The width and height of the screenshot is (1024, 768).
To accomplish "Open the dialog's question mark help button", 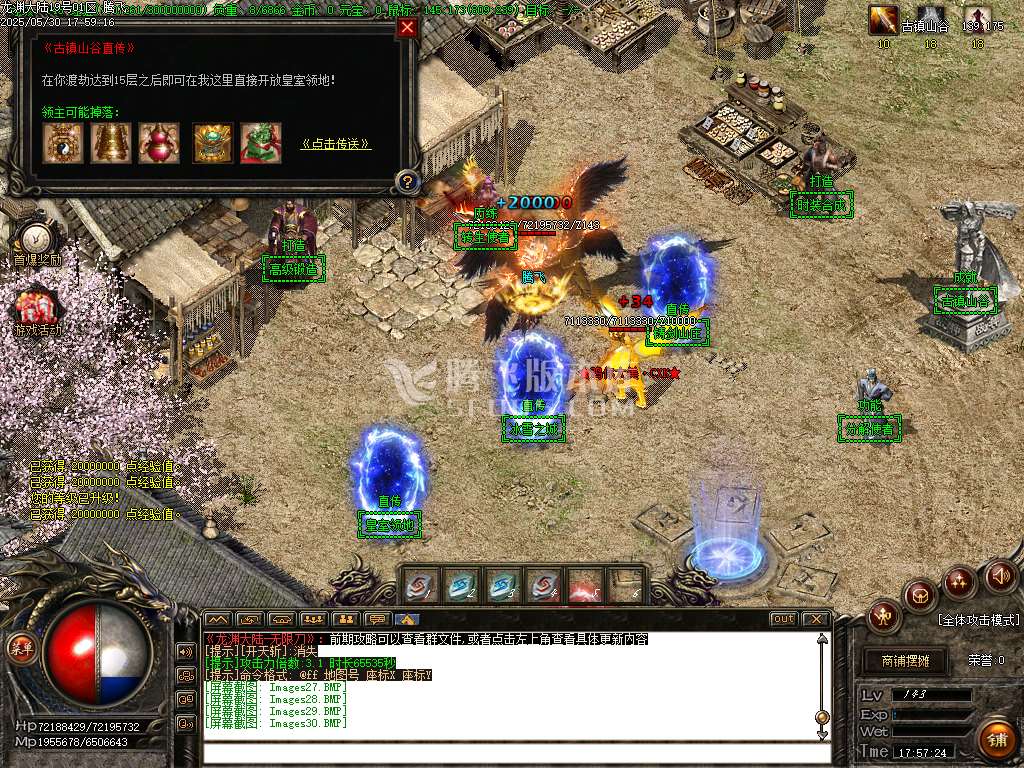I will point(407,182).
